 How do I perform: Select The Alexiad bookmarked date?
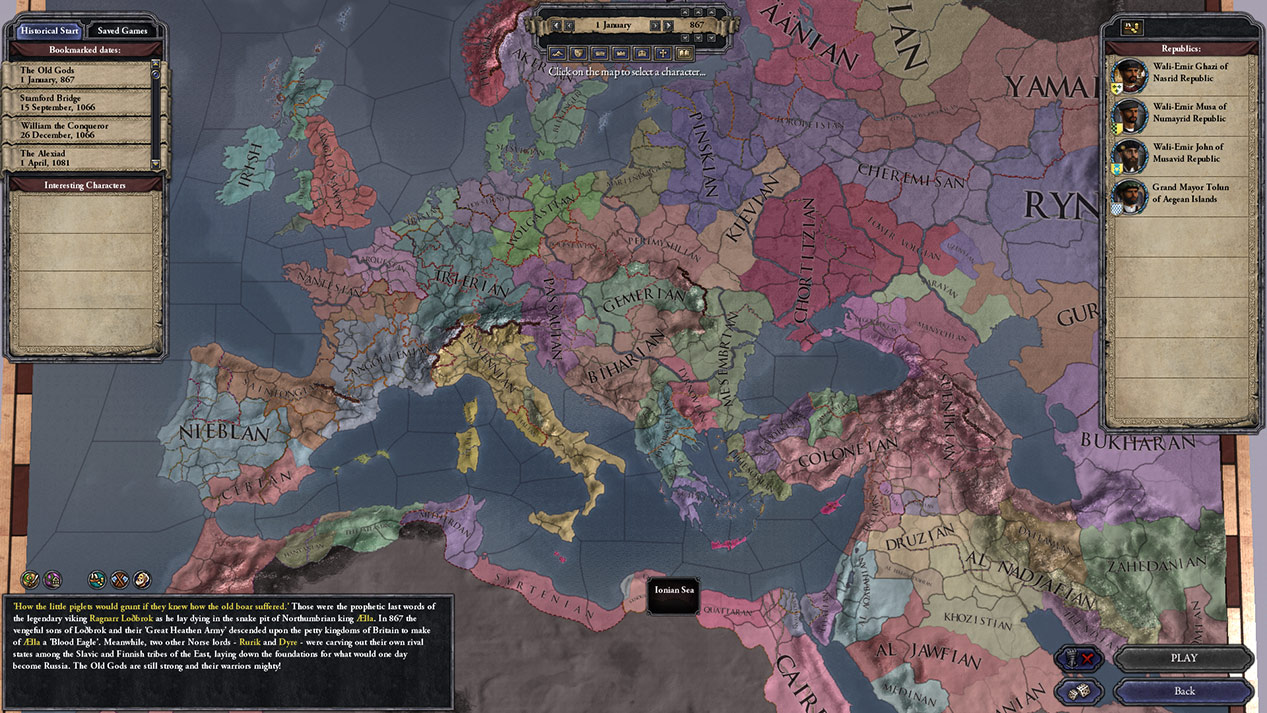(x=80, y=158)
